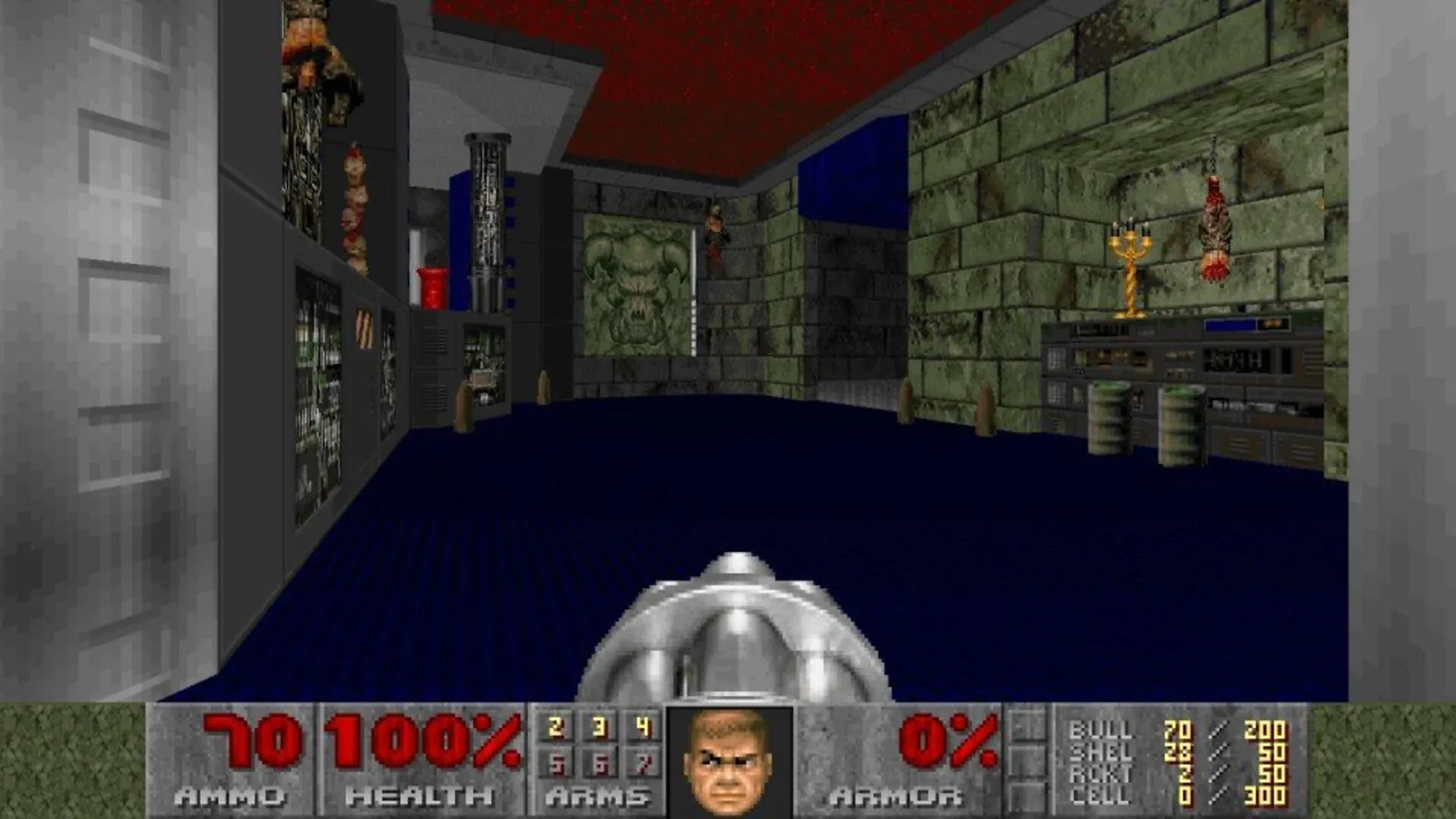Click weapon slot 4 in the ARMS box

(644, 726)
